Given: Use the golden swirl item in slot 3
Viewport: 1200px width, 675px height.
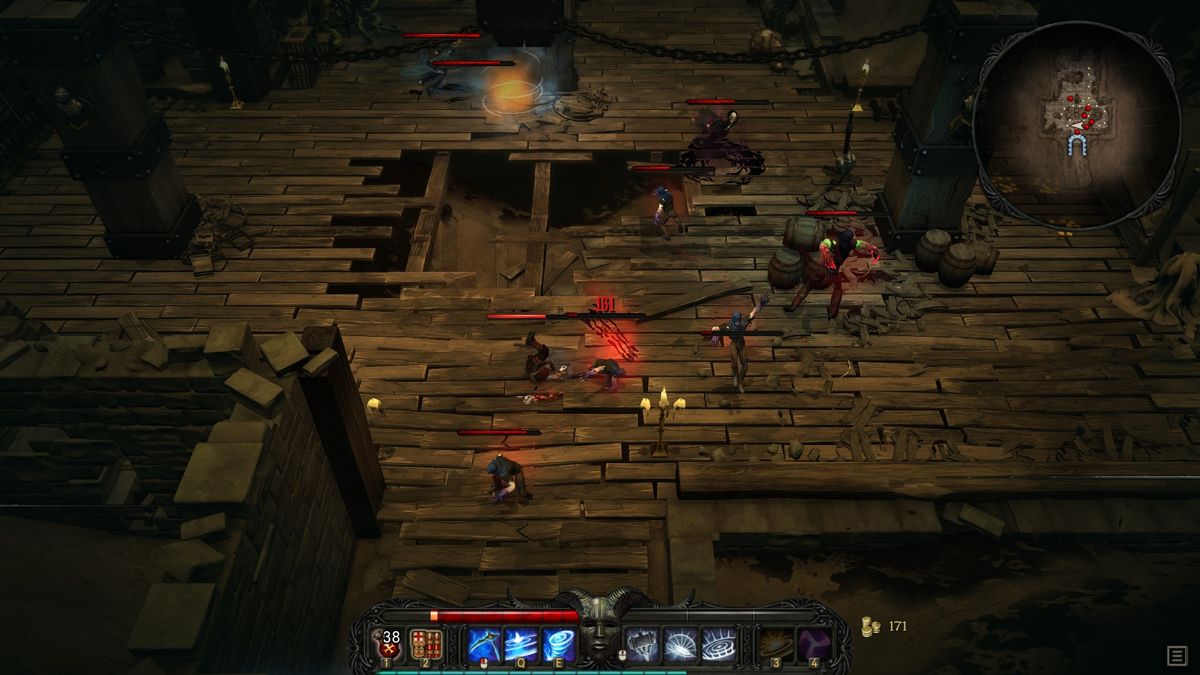Looking at the screenshot, I should click(x=775, y=644).
